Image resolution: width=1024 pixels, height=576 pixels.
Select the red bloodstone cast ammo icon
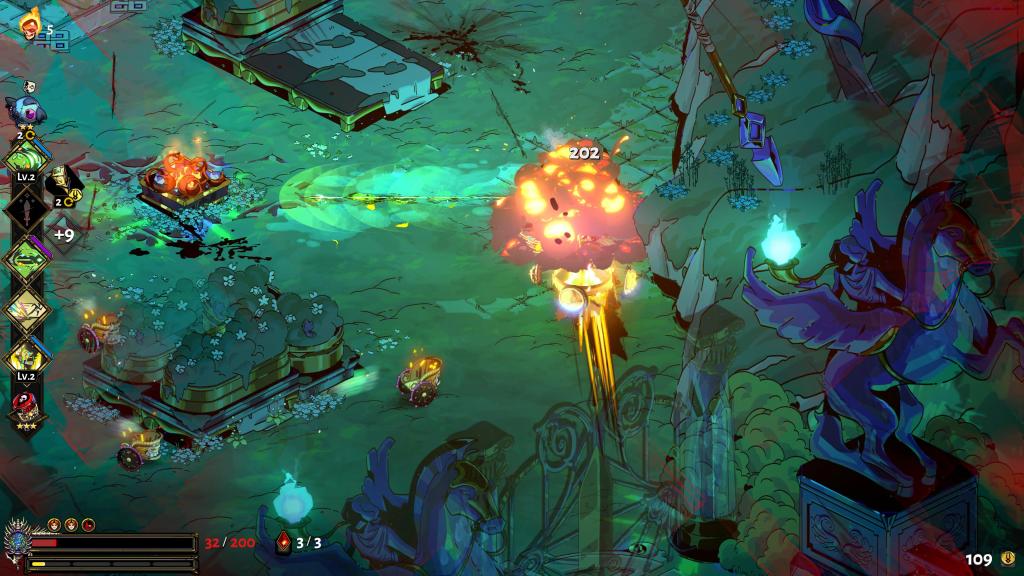click(284, 543)
